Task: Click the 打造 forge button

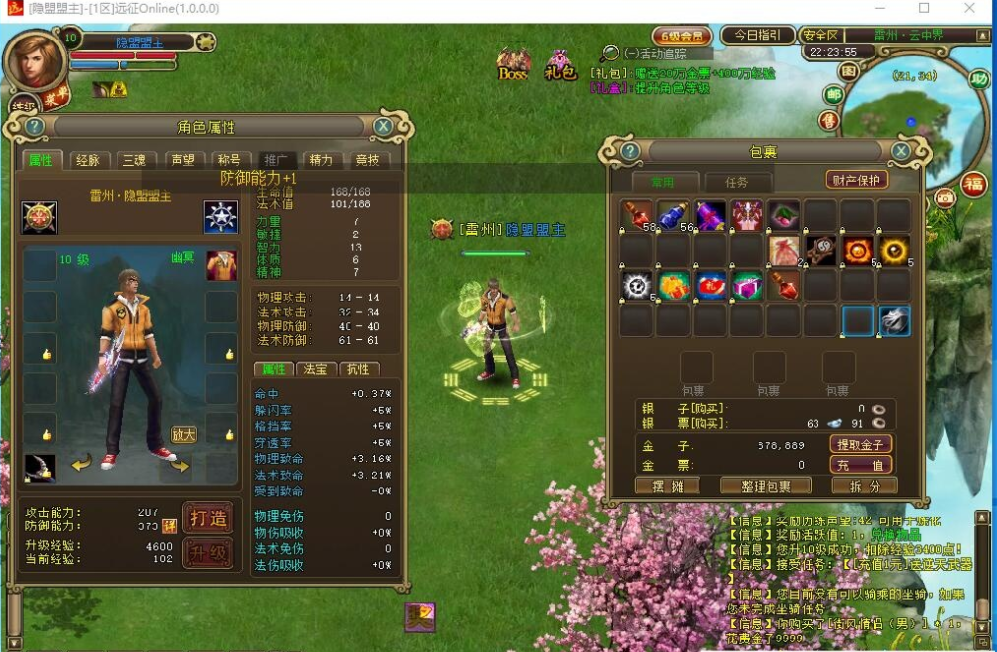Action: pyautogui.click(x=208, y=518)
